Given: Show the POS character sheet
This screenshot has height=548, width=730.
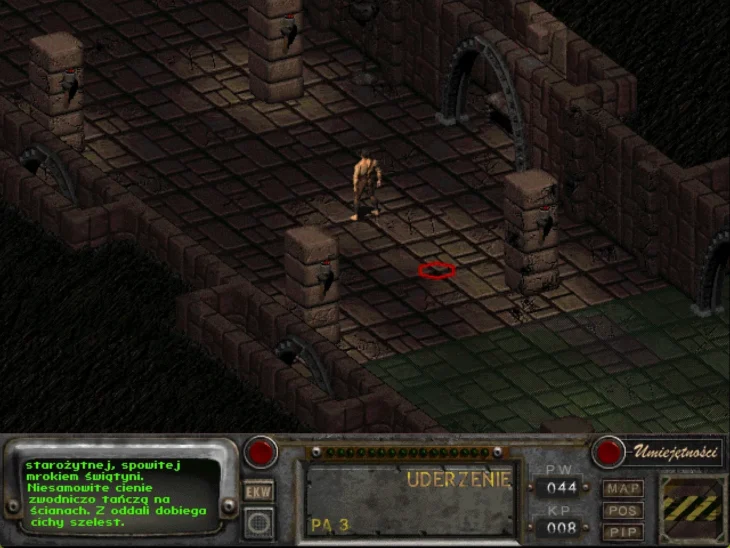Looking at the screenshot, I should click(622, 510).
